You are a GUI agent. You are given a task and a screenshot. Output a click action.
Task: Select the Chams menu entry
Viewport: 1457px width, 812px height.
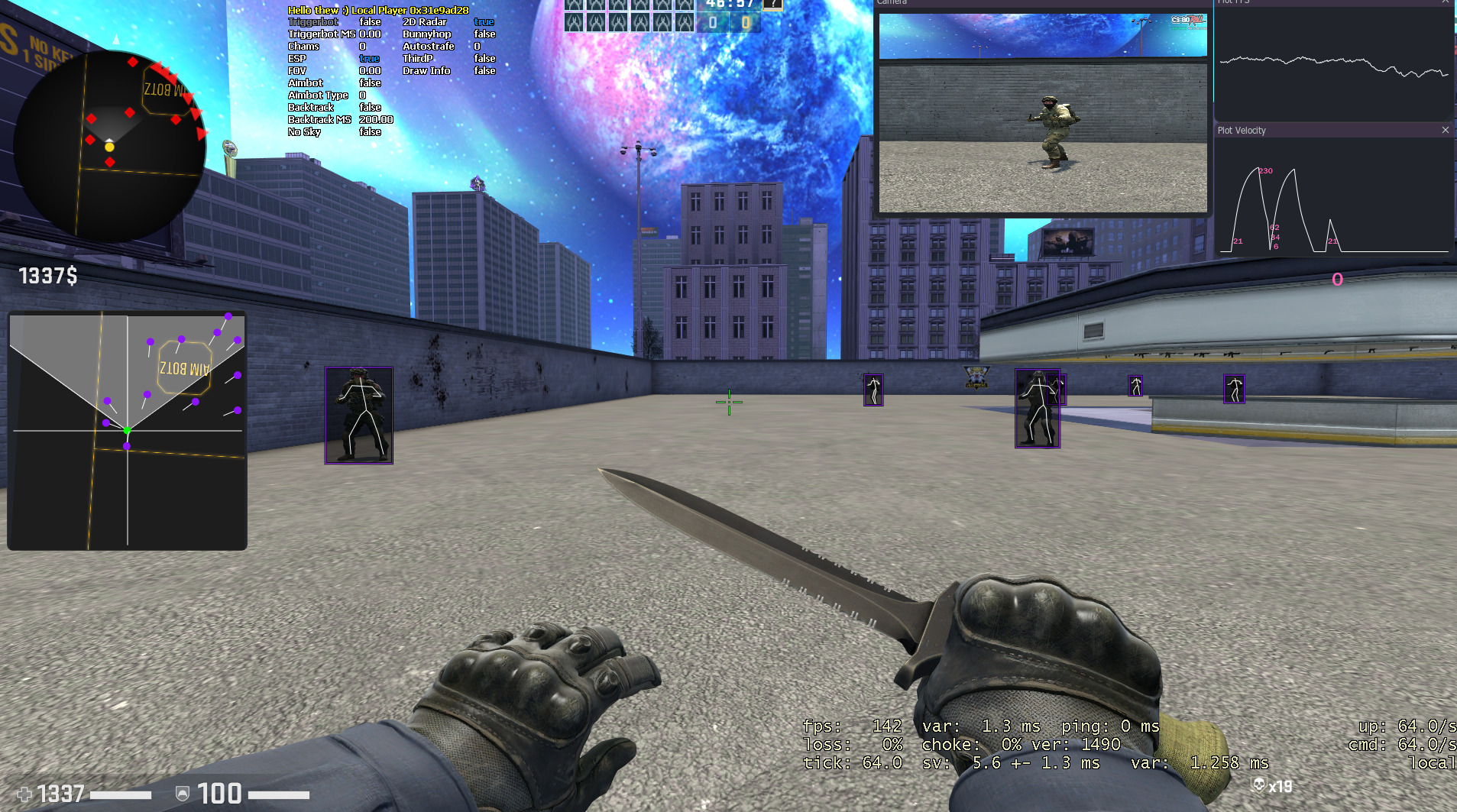pos(303,47)
